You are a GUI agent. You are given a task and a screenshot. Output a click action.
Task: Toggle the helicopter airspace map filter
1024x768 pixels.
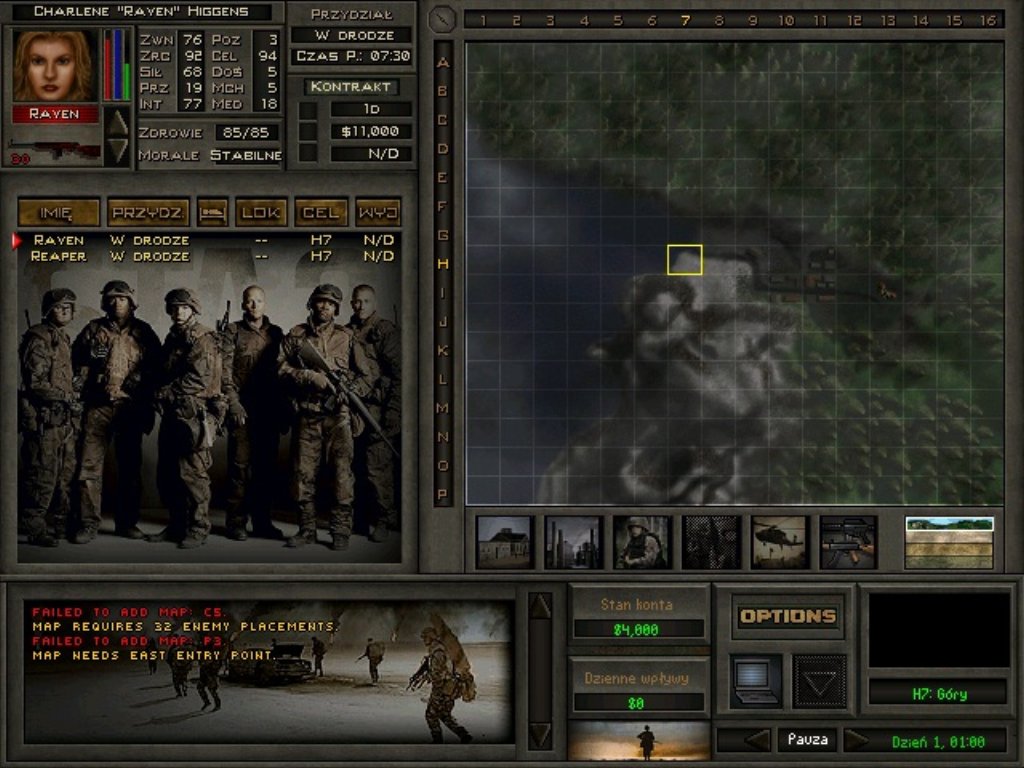coord(780,542)
